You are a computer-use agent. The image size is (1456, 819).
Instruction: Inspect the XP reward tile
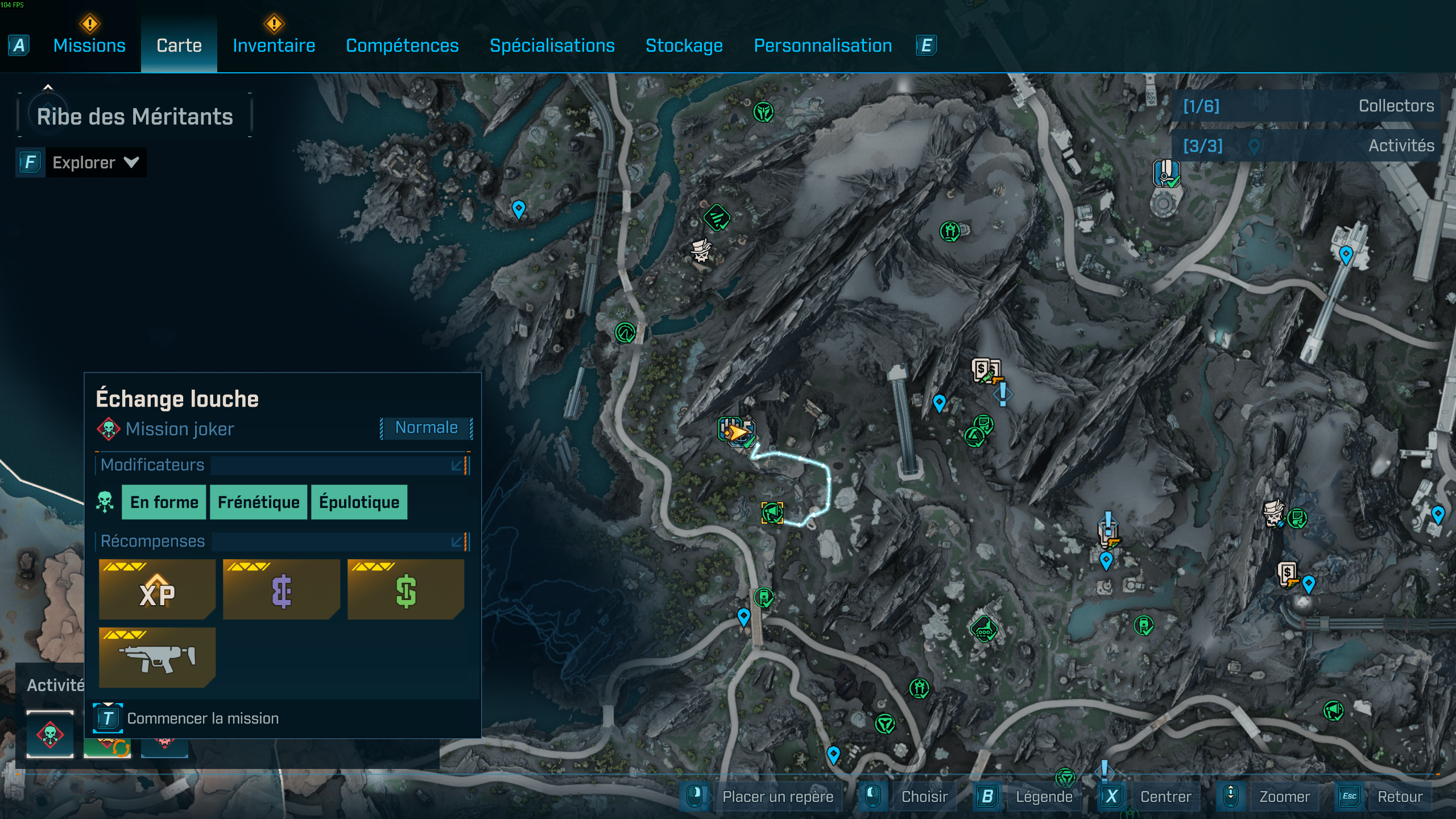tap(157, 589)
